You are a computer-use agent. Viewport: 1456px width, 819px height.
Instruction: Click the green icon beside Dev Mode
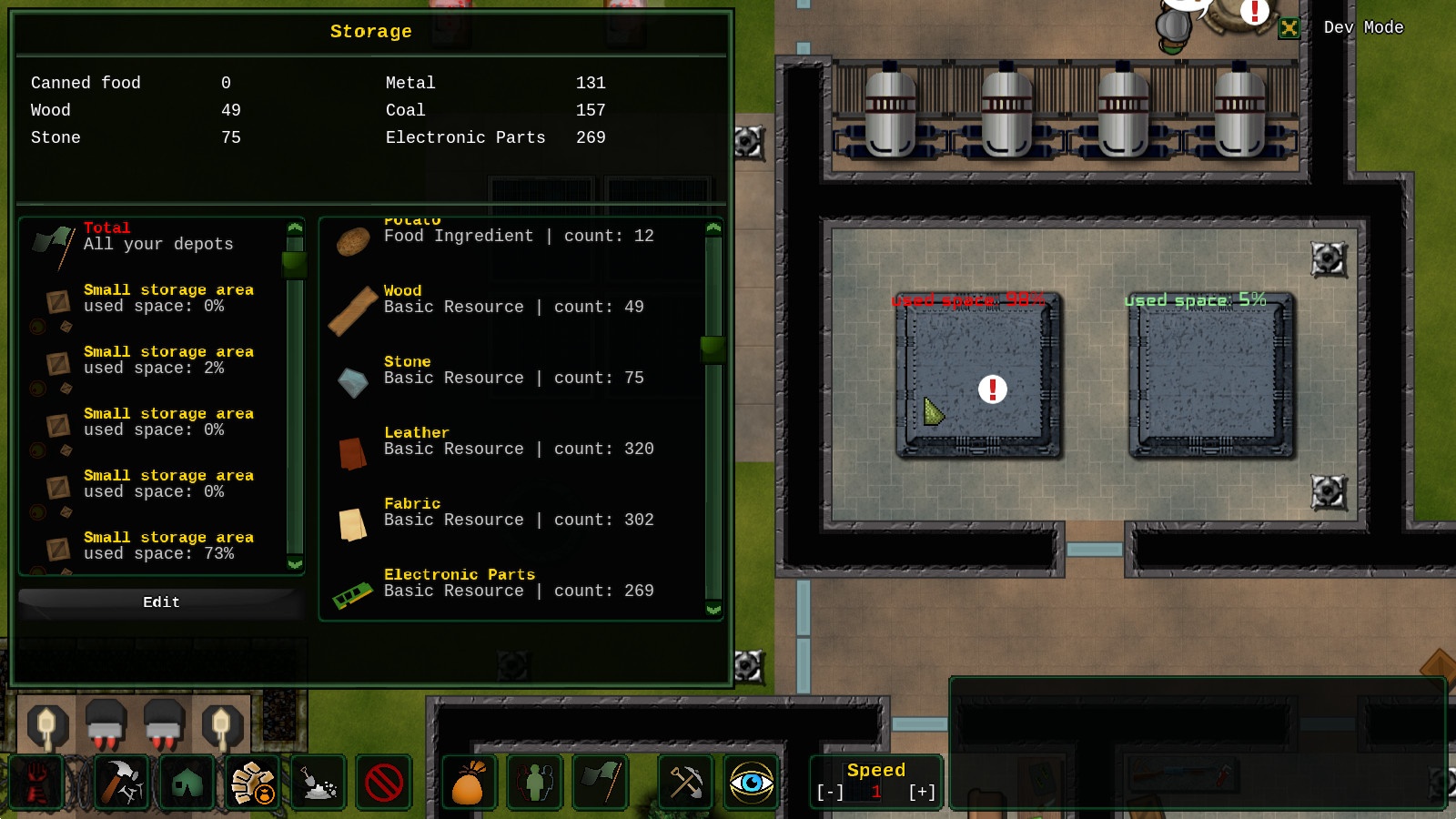point(1289,28)
